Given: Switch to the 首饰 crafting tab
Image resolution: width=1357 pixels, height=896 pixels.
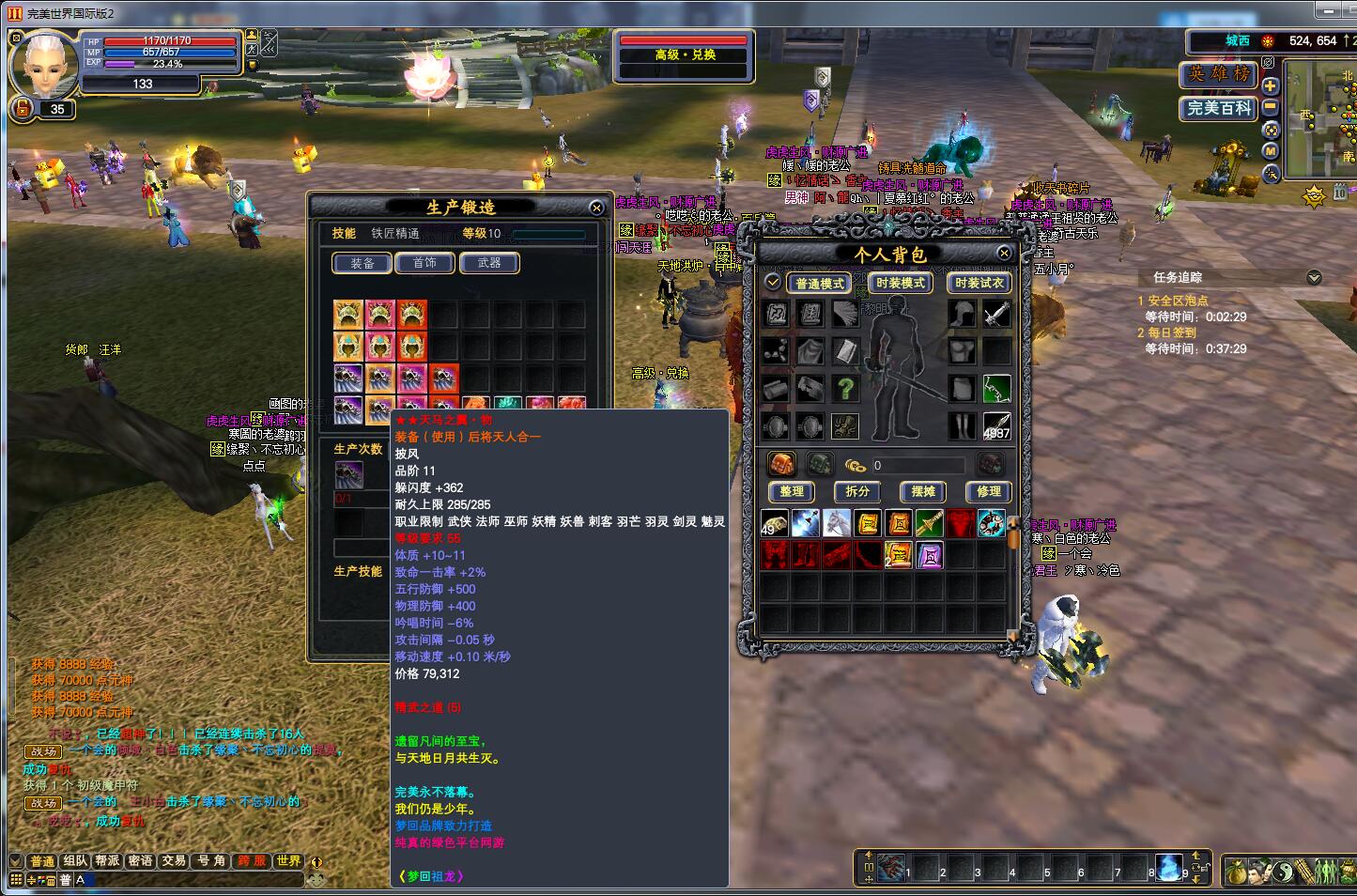Looking at the screenshot, I should (x=424, y=263).
